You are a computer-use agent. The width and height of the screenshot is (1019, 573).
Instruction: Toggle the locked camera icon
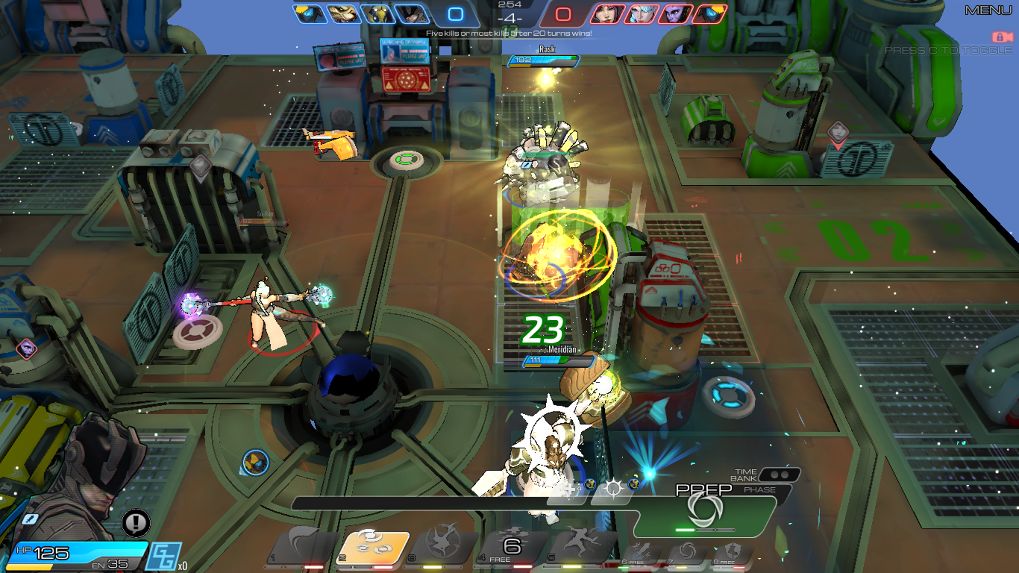pyautogui.click(x=997, y=37)
